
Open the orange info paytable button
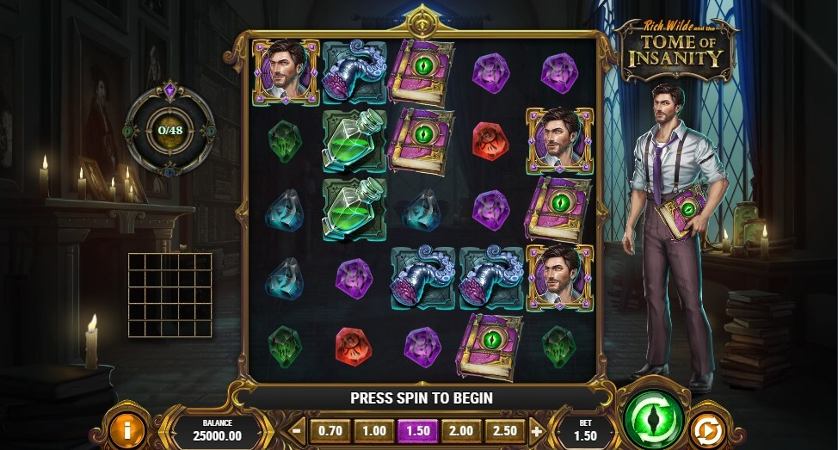click(x=132, y=429)
